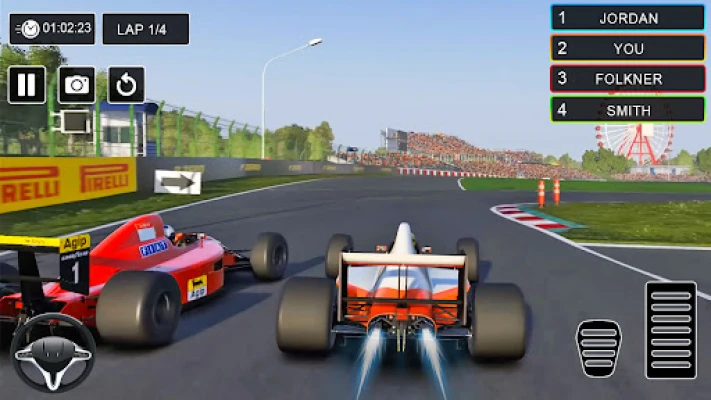Tap the camera view button

(77, 85)
